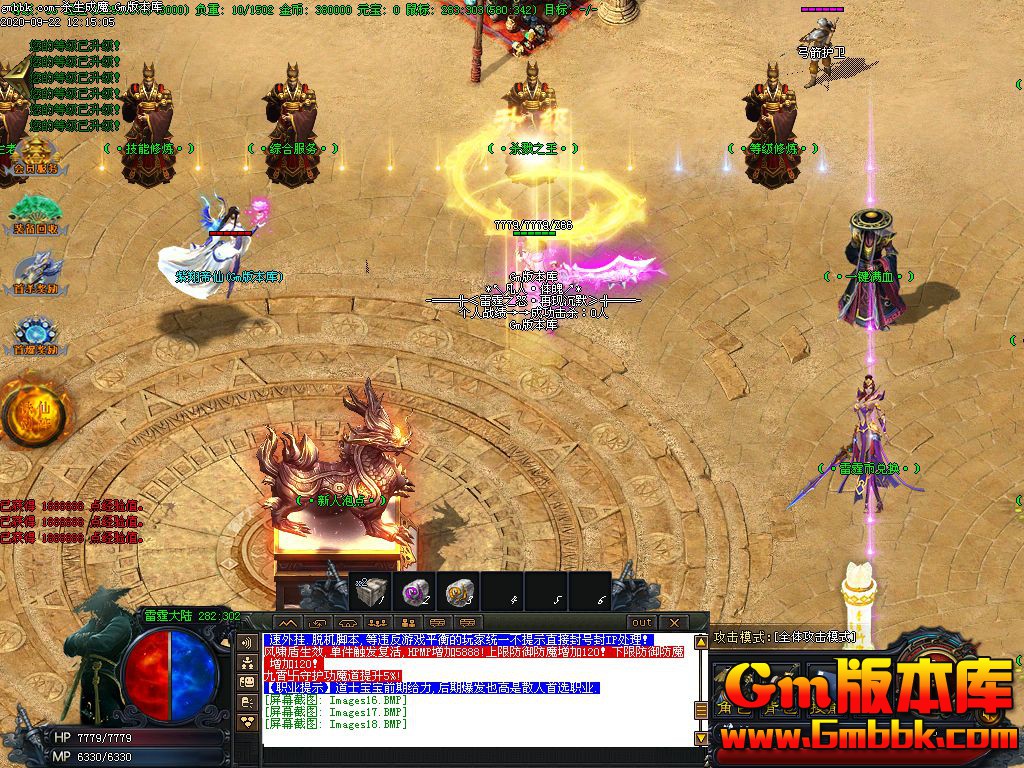Open the three-person group button on chat toolbar
Image resolution: width=1024 pixels, height=768 pixels.
[x=378, y=622]
